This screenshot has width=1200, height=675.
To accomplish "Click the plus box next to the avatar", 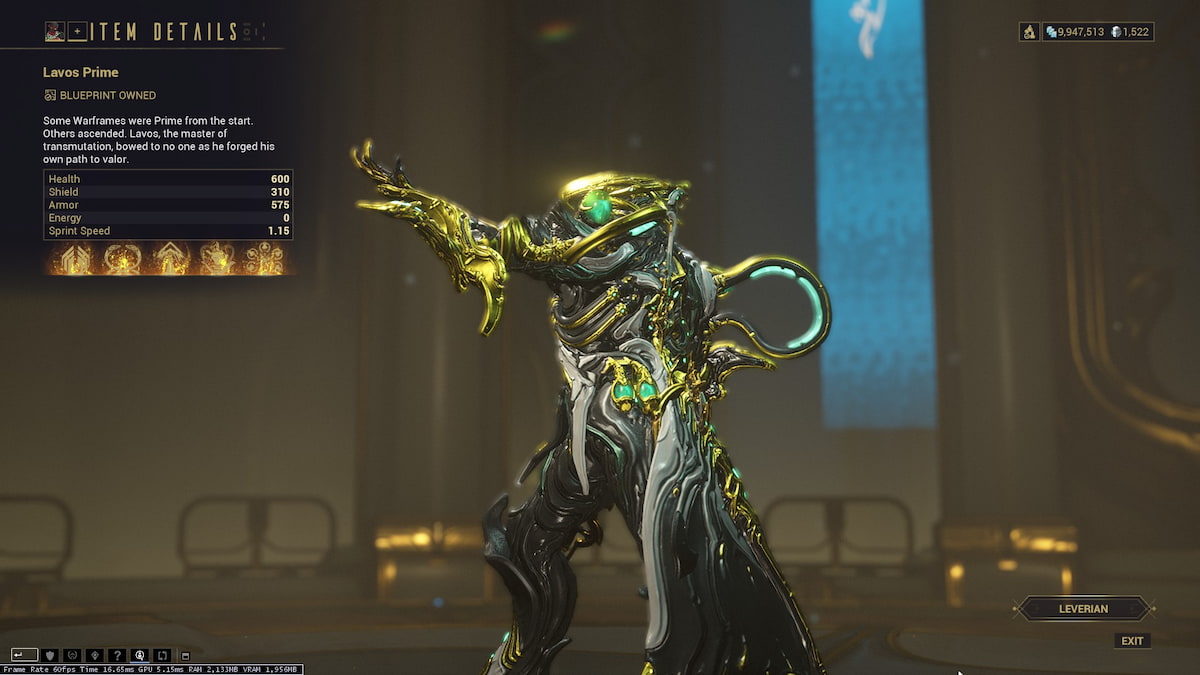I will 78,32.
